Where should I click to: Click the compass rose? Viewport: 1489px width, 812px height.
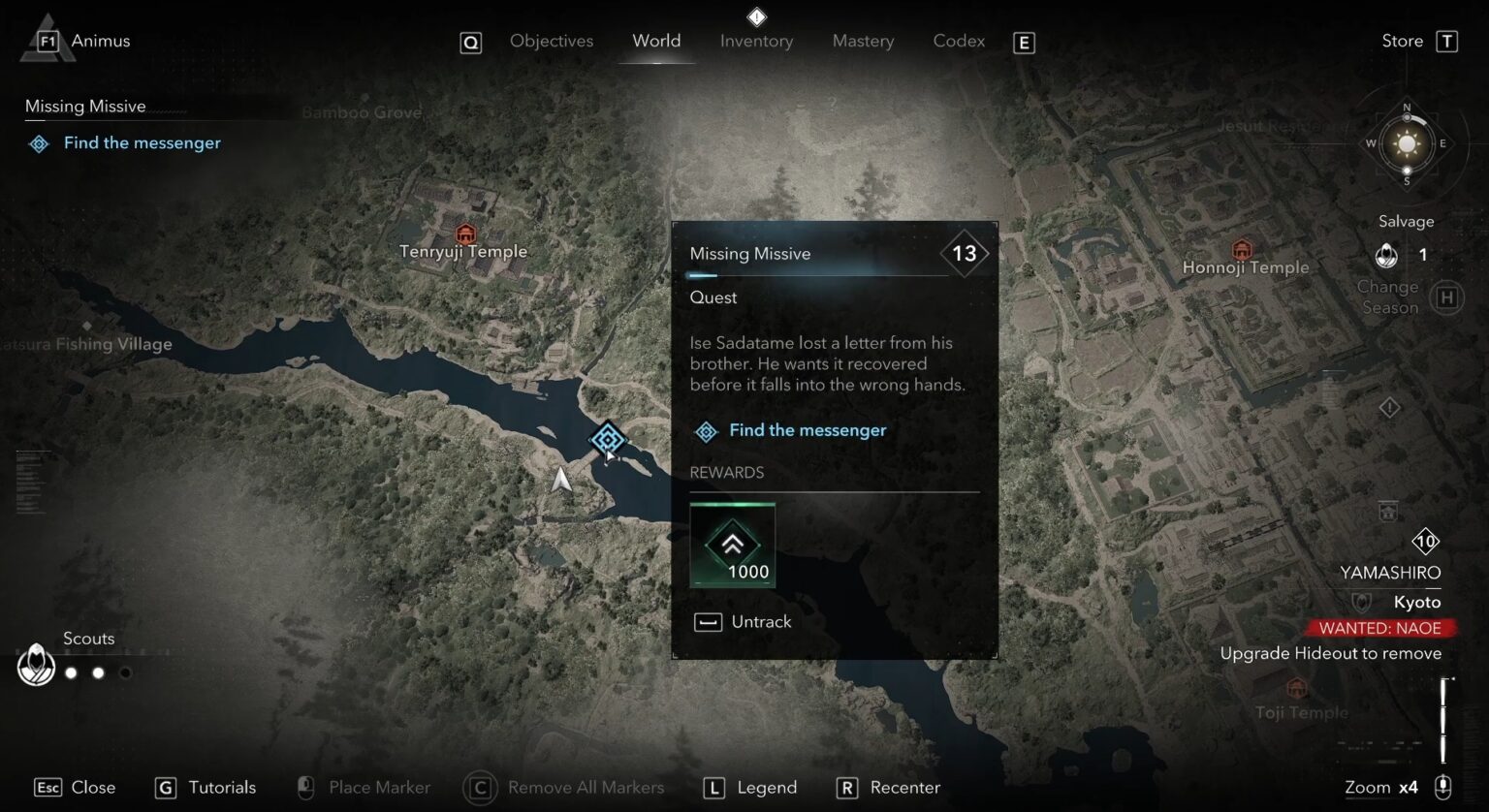coord(1406,144)
